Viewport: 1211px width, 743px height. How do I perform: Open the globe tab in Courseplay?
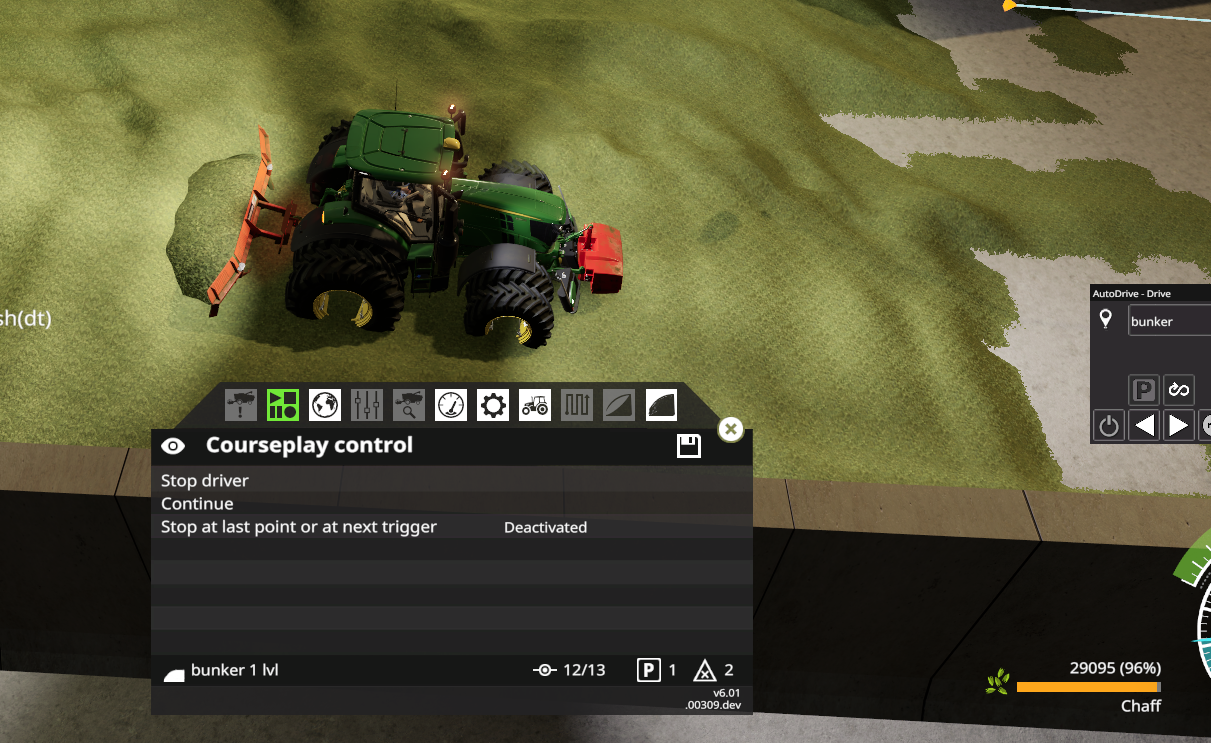(x=325, y=405)
